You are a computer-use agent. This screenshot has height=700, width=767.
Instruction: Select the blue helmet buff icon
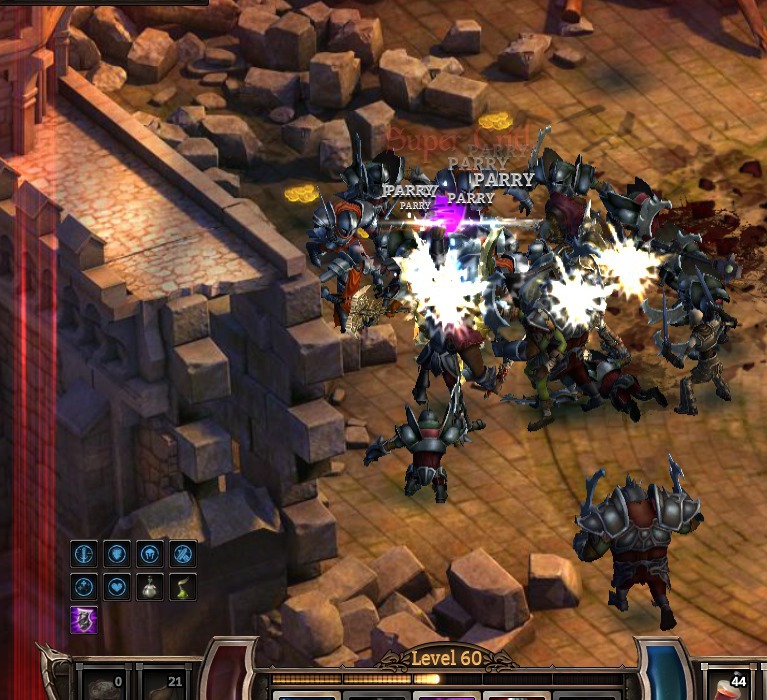[149, 553]
